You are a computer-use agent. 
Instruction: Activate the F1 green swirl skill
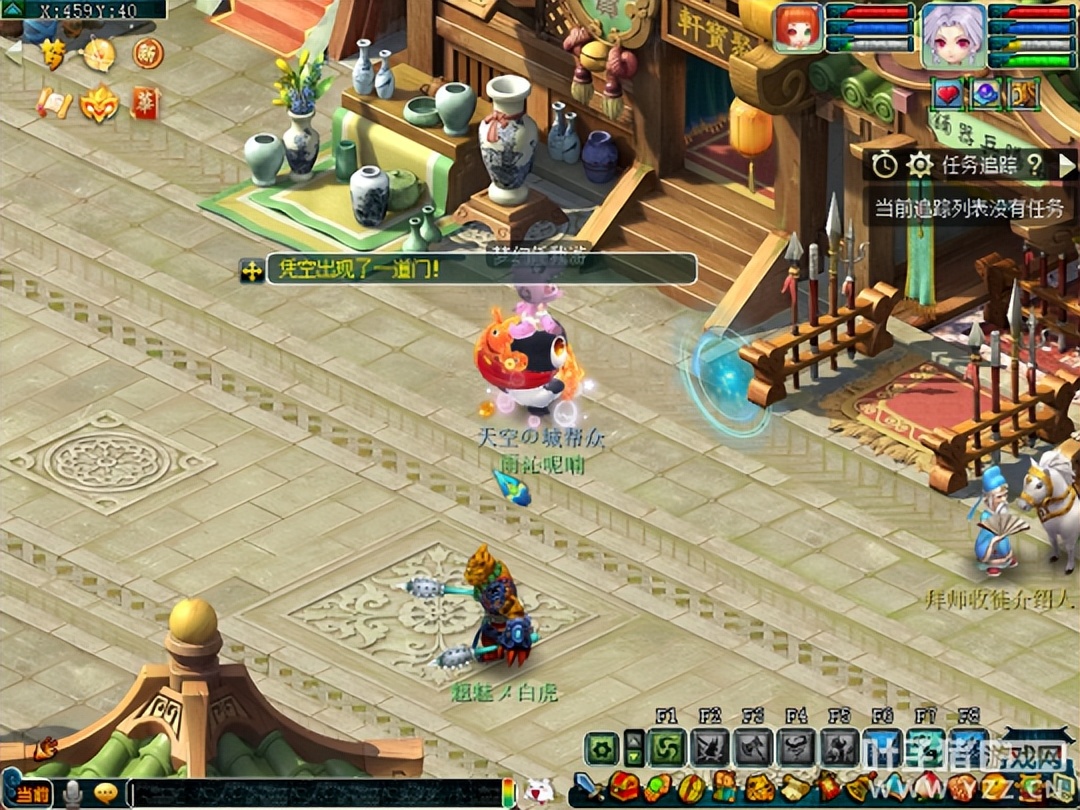[666, 747]
